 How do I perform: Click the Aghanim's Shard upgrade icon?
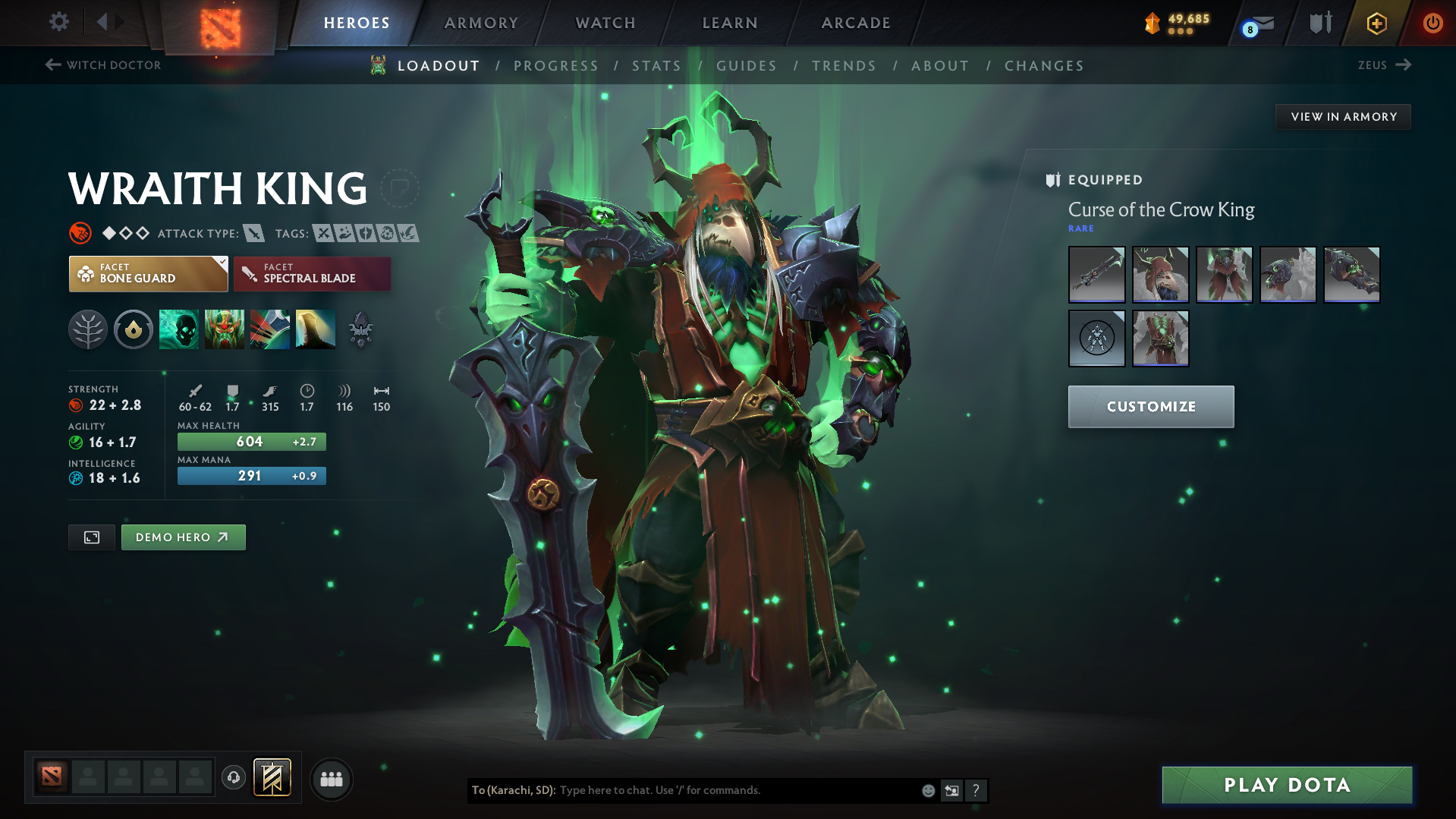(x=360, y=329)
